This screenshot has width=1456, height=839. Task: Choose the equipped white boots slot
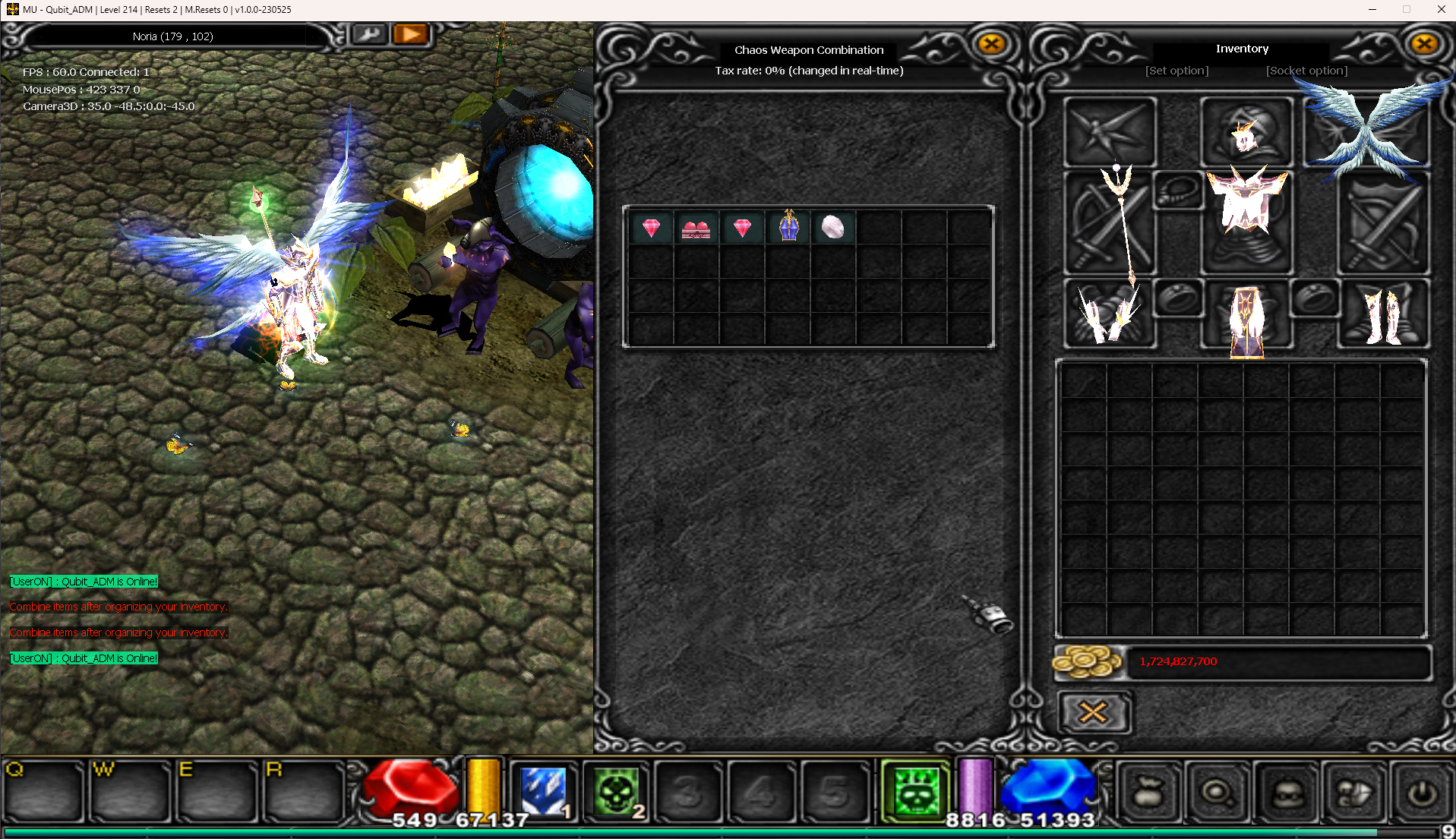coord(1382,314)
